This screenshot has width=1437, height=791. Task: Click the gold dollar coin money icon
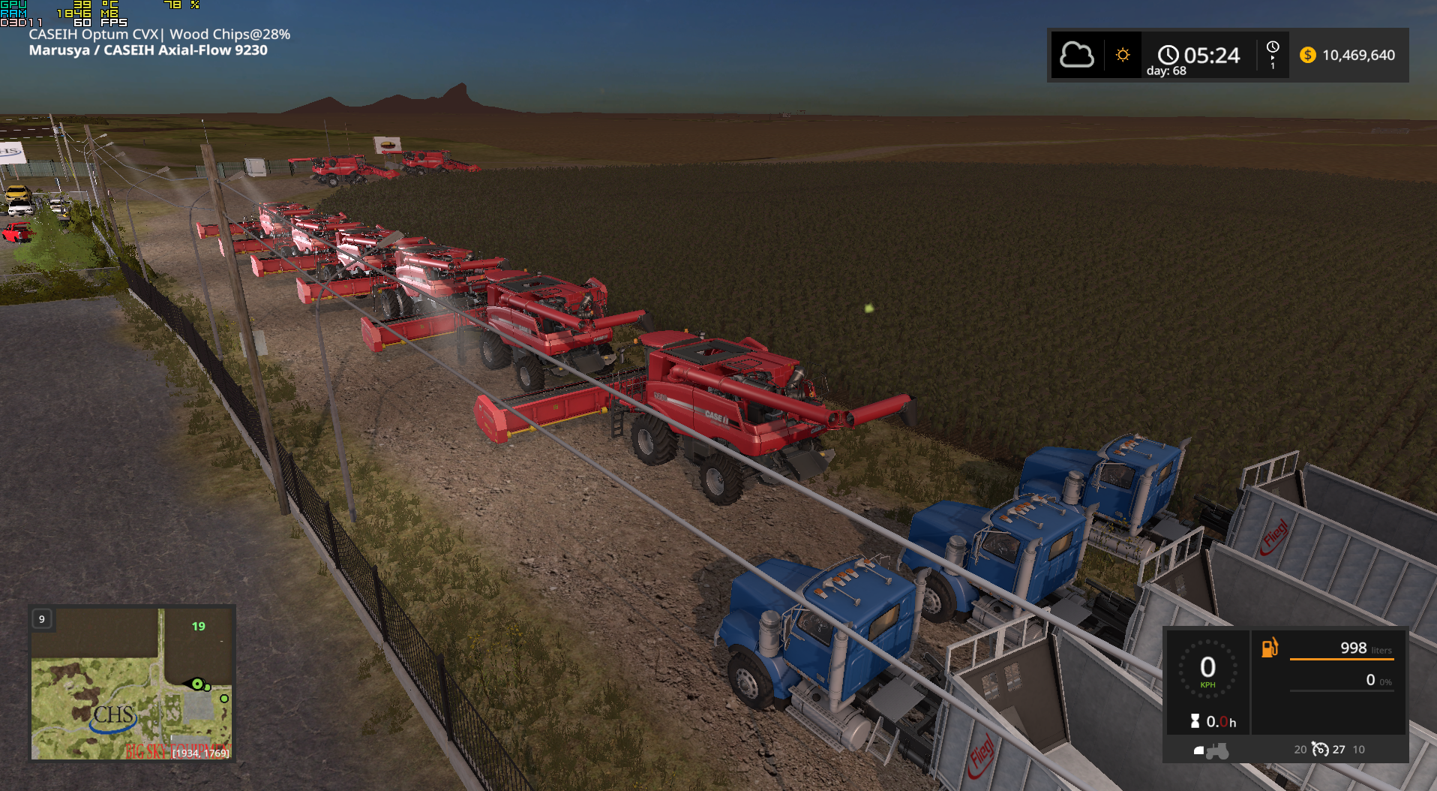point(1307,55)
